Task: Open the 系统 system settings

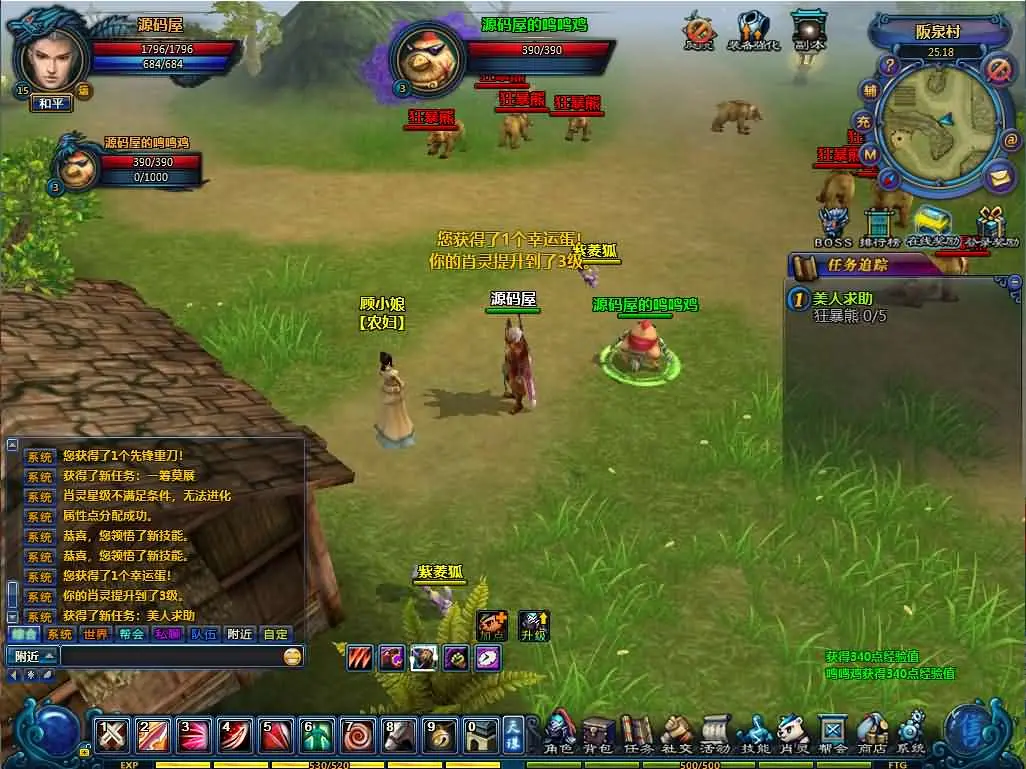Action: (911, 735)
